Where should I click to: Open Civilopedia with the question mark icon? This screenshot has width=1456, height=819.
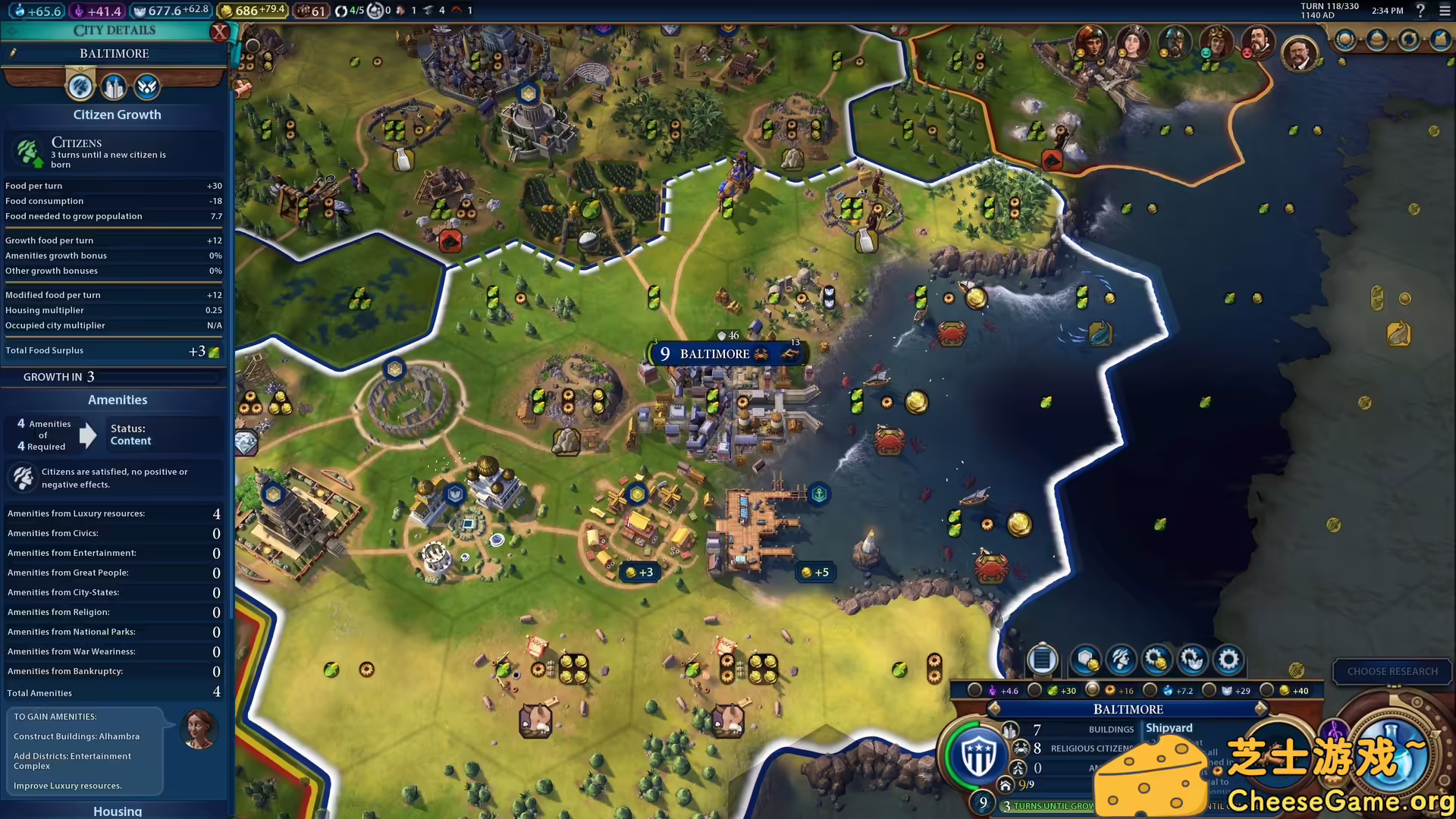[1420, 11]
